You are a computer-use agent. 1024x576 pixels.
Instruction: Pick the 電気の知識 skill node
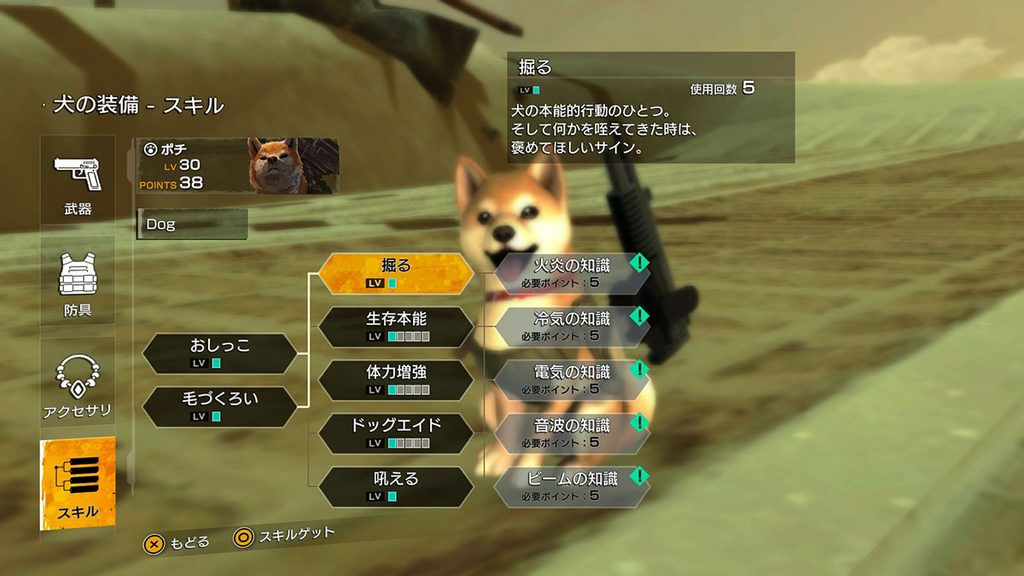571,380
